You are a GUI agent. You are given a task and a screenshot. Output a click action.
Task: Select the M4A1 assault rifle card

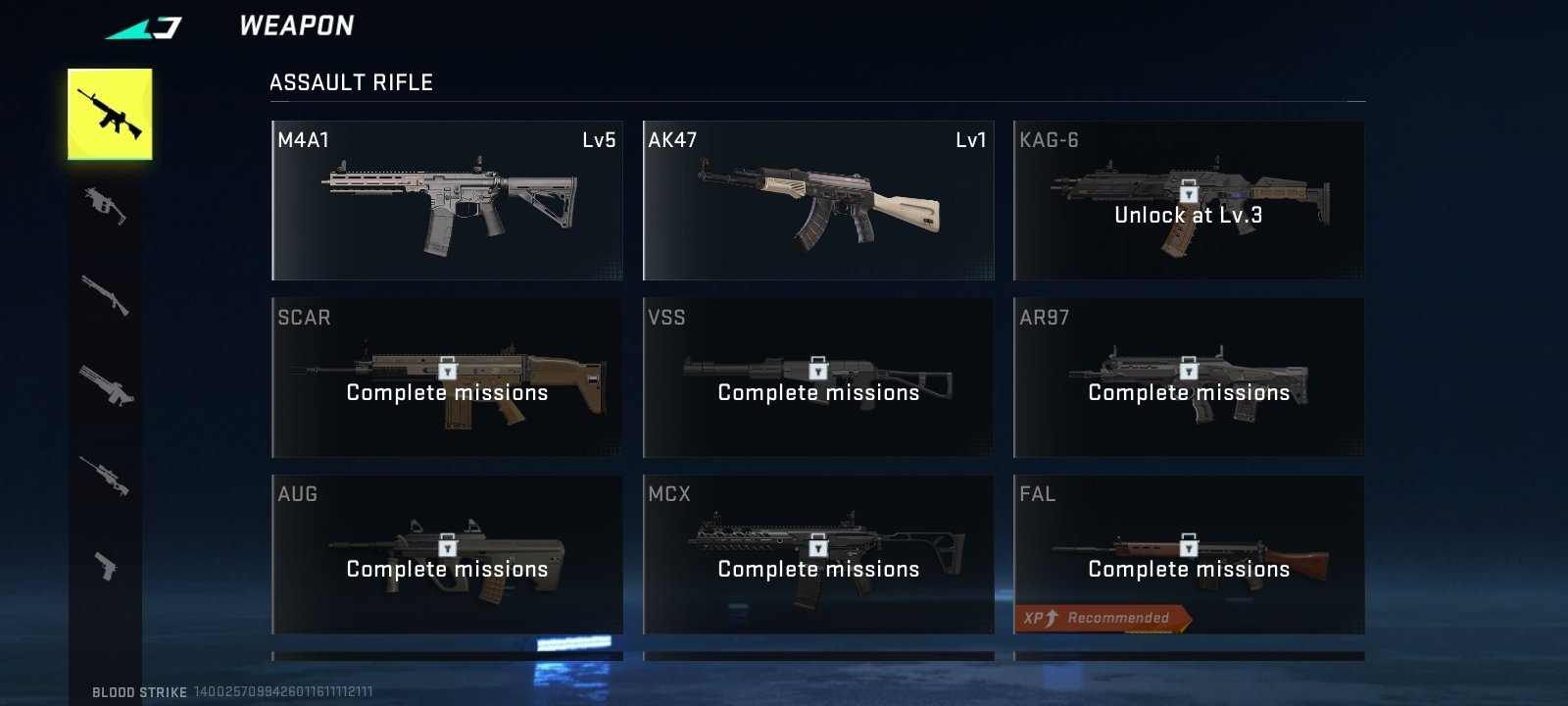point(447,201)
